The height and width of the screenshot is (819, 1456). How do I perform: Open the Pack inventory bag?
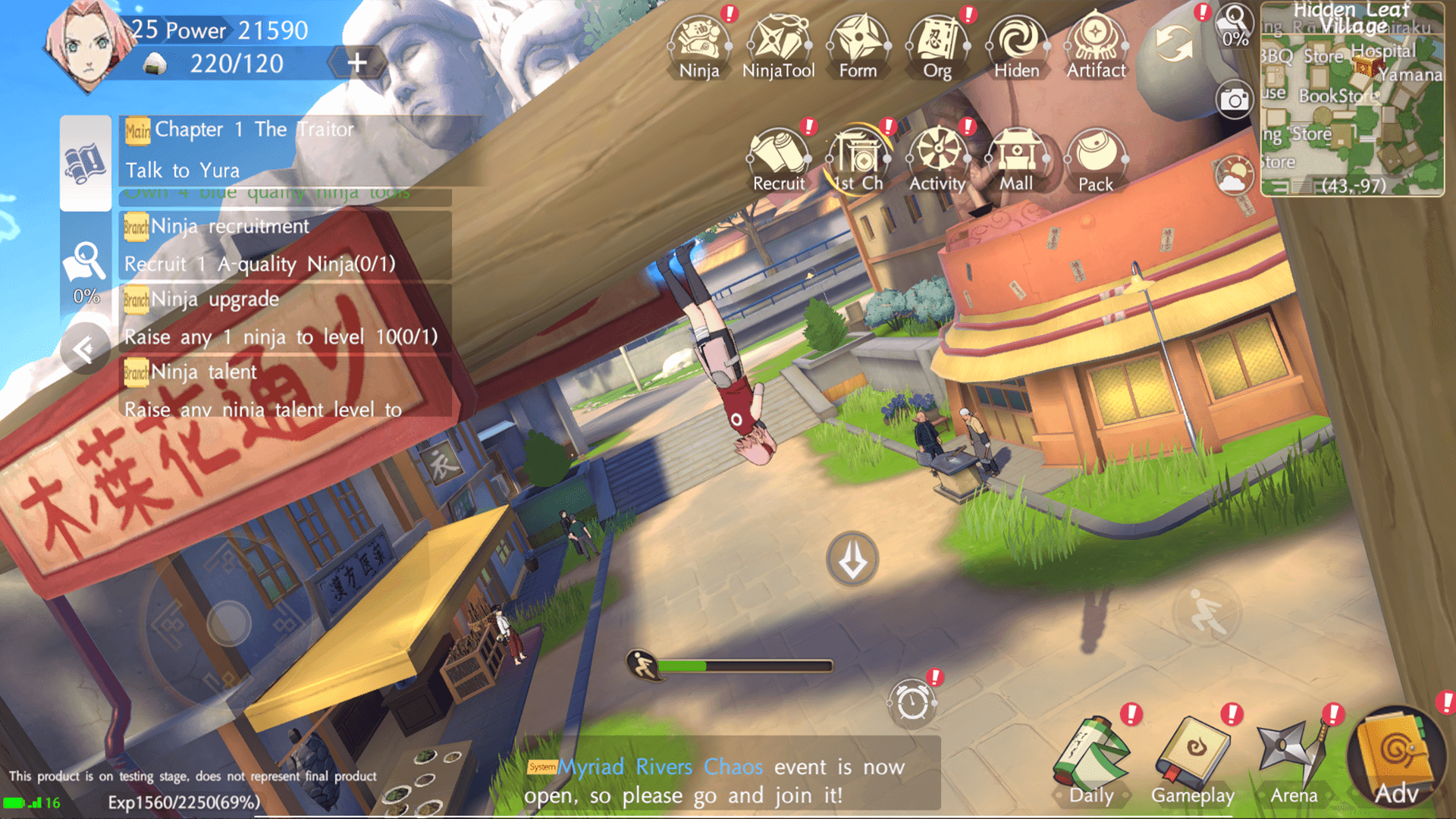[x=1096, y=159]
